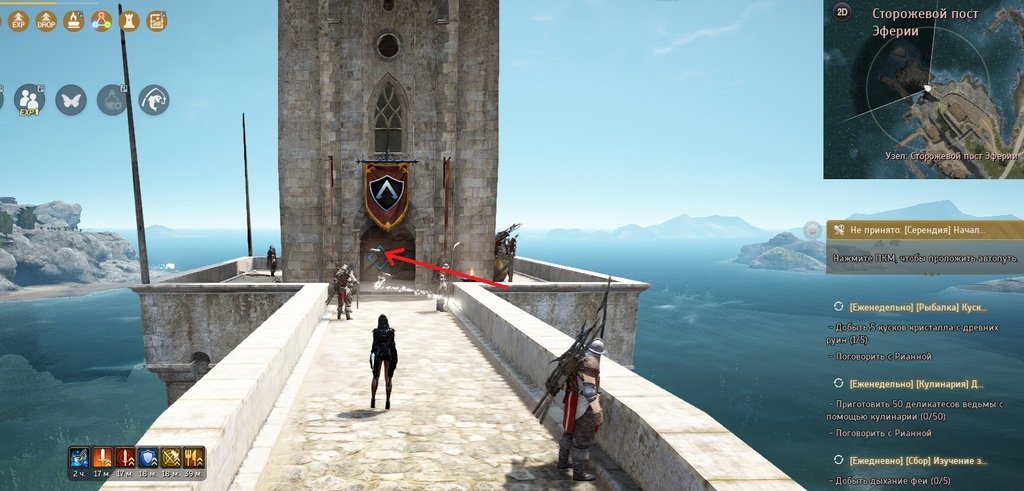
Task: Open the party EXP people icon
Action: tap(30, 99)
